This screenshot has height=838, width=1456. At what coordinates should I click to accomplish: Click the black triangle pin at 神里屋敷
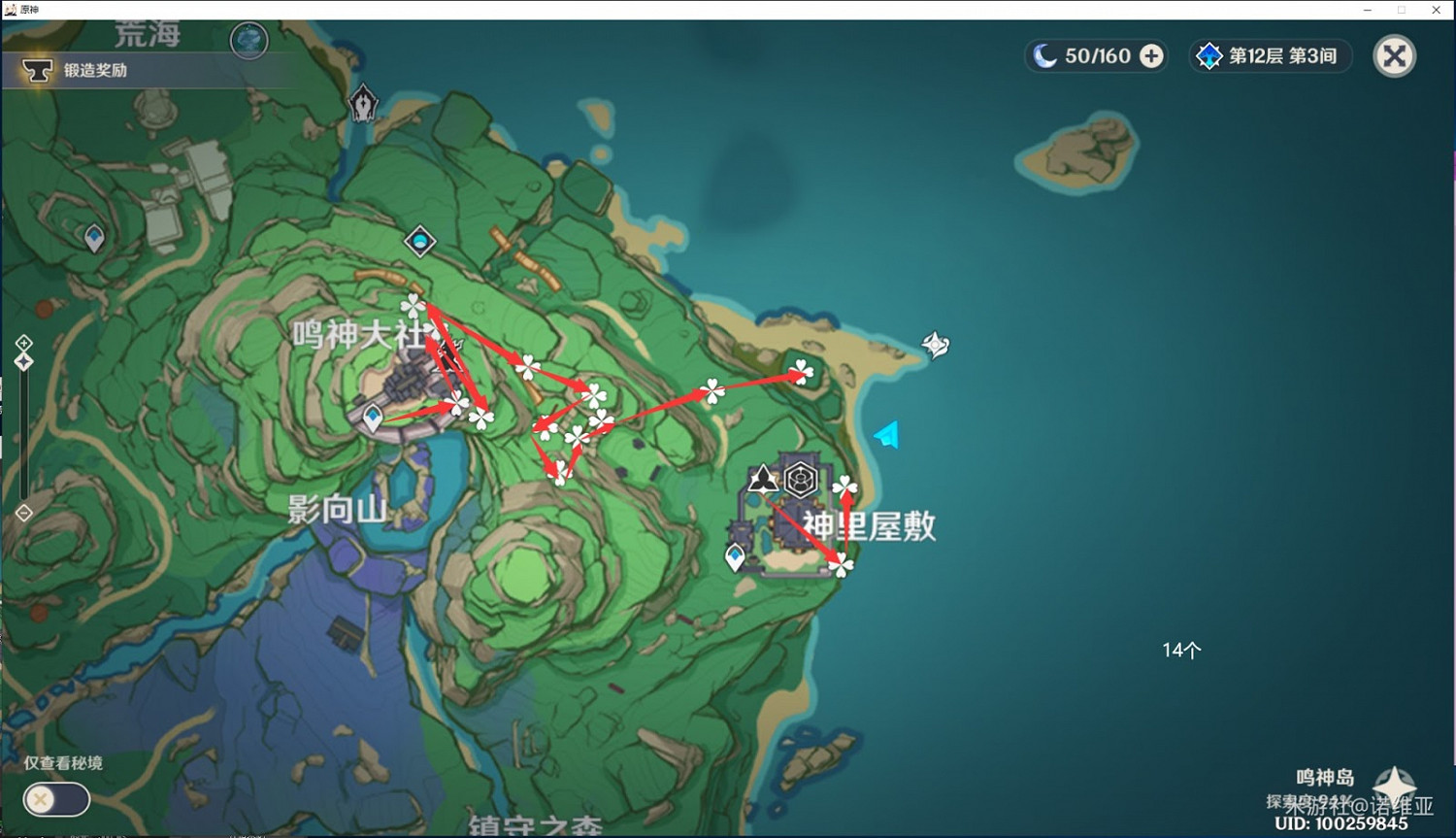761,478
